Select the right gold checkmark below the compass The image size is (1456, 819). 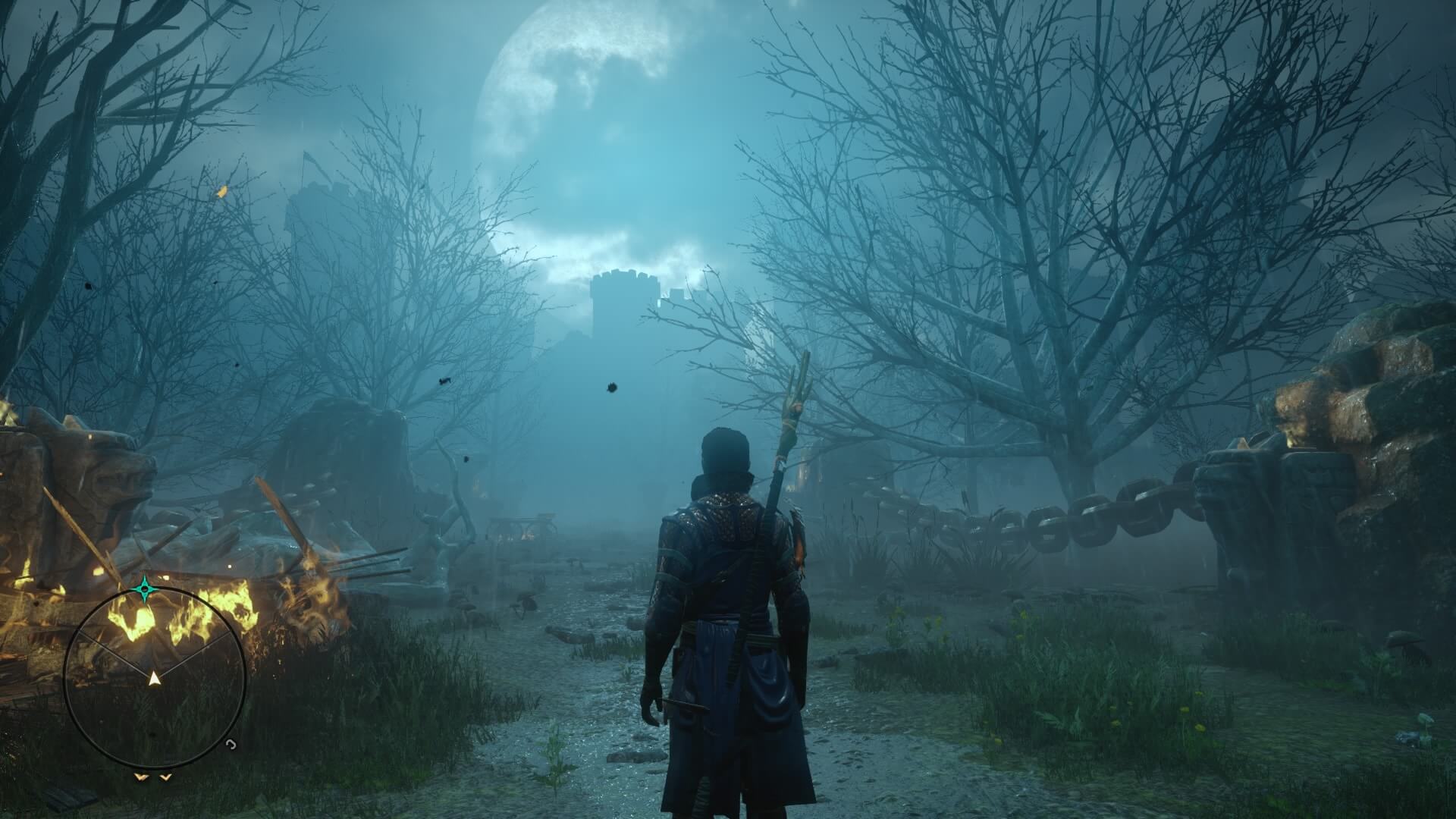165,778
